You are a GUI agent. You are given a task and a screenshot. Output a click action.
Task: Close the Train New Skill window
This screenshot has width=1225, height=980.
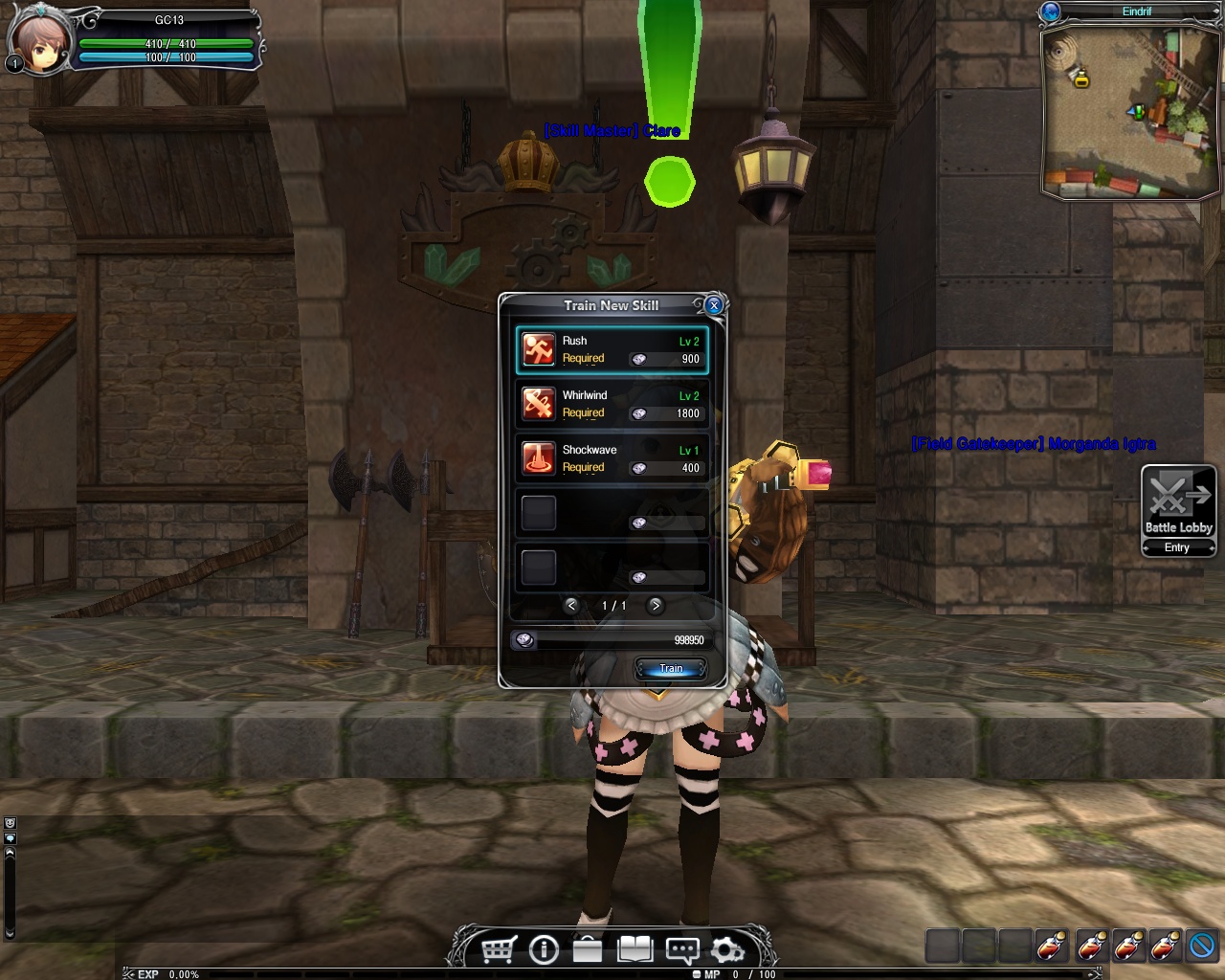[713, 305]
